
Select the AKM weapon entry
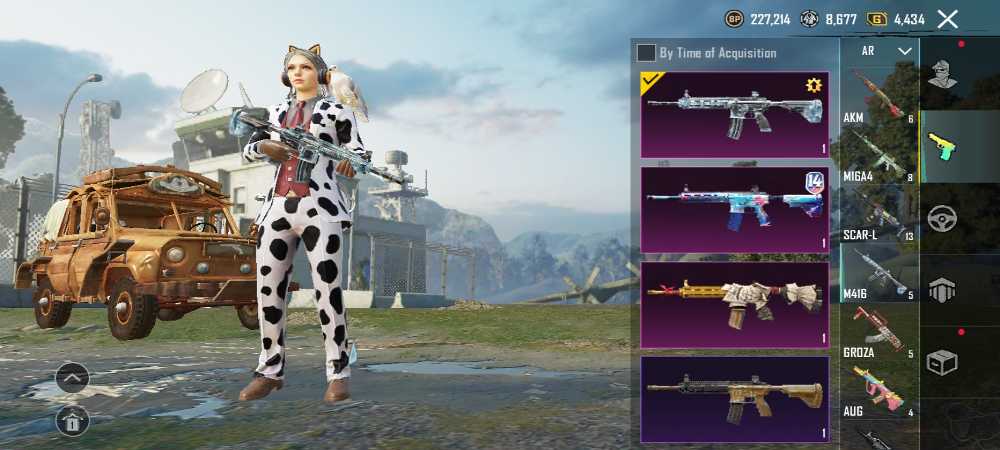876,96
